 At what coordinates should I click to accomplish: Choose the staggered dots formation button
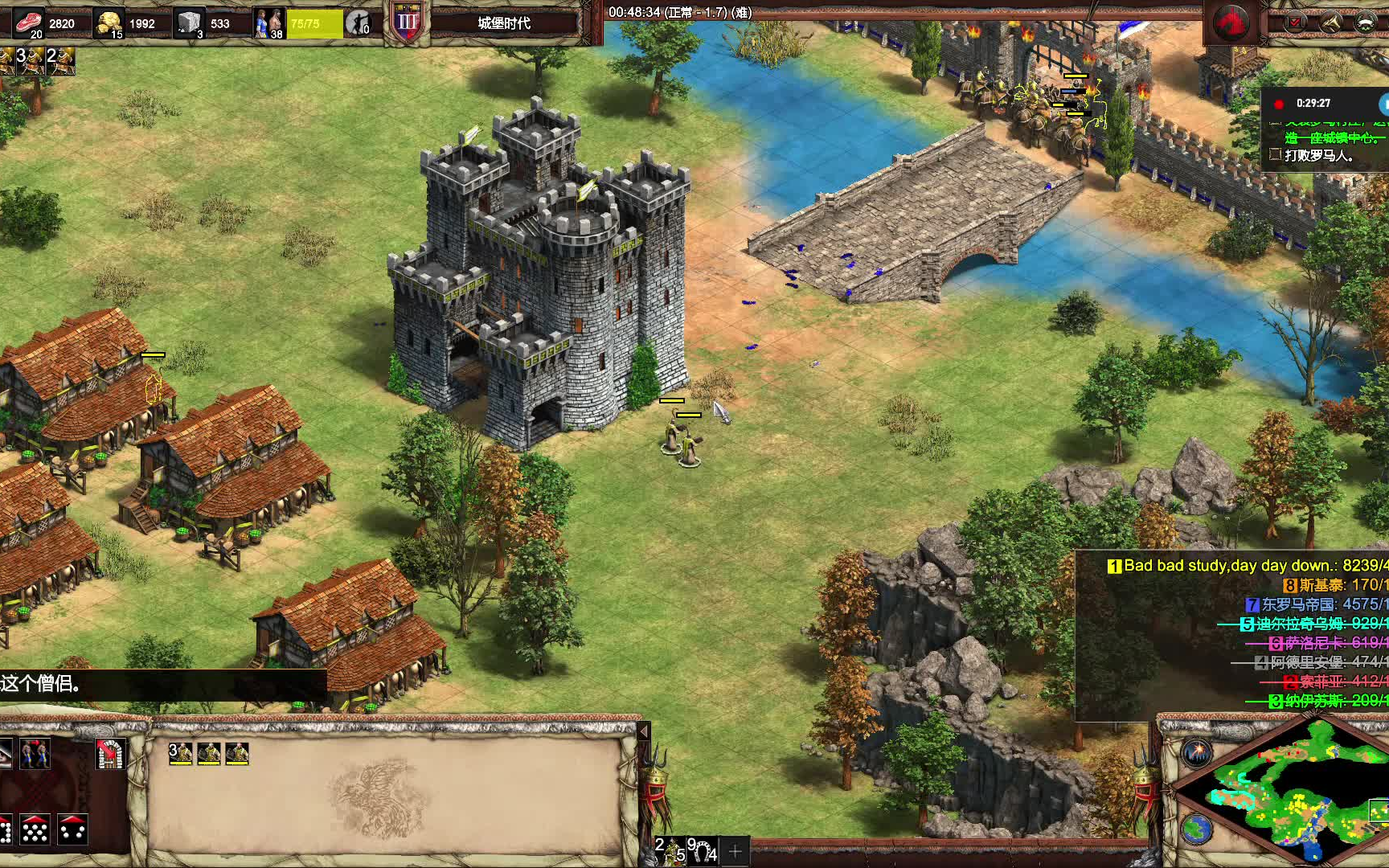tap(35, 829)
